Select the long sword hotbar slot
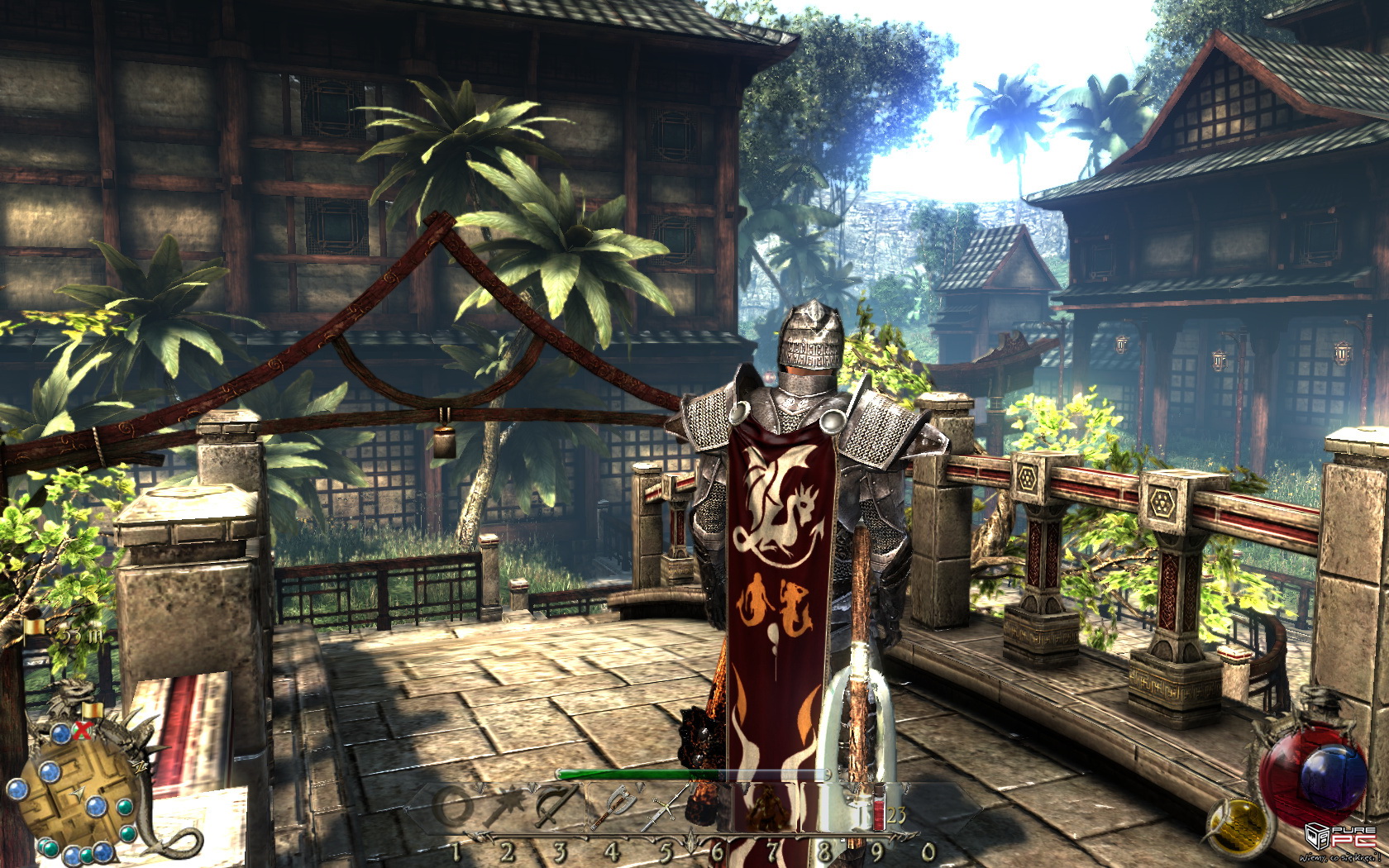 pos(666,806)
